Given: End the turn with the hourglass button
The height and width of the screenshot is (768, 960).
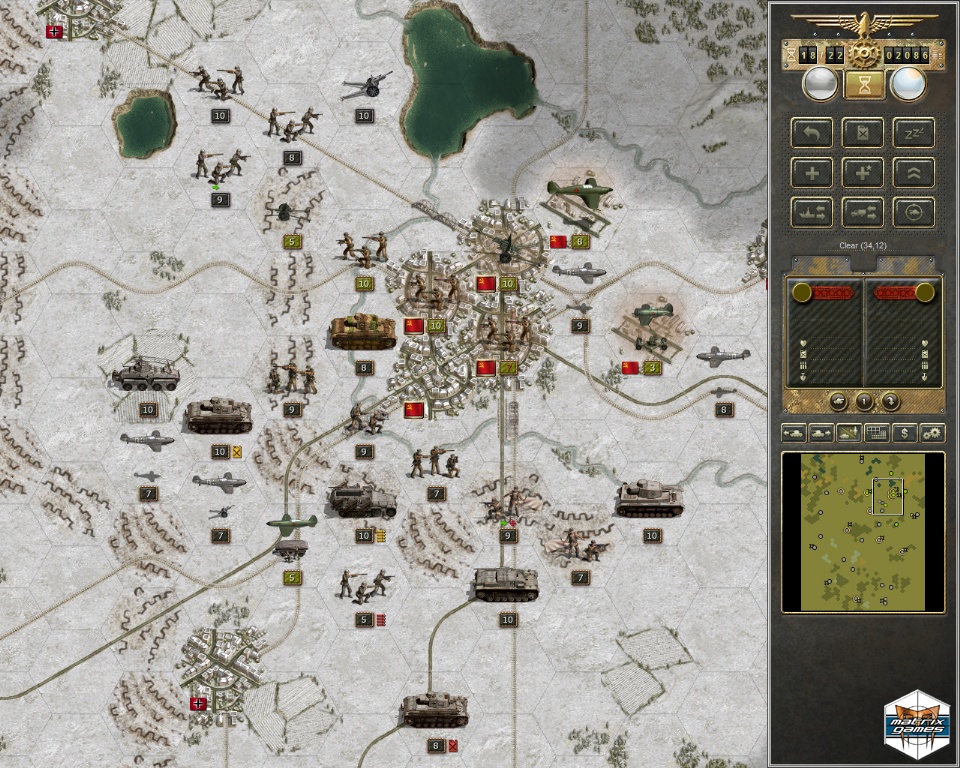Looking at the screenshot, I should [865, 84].
